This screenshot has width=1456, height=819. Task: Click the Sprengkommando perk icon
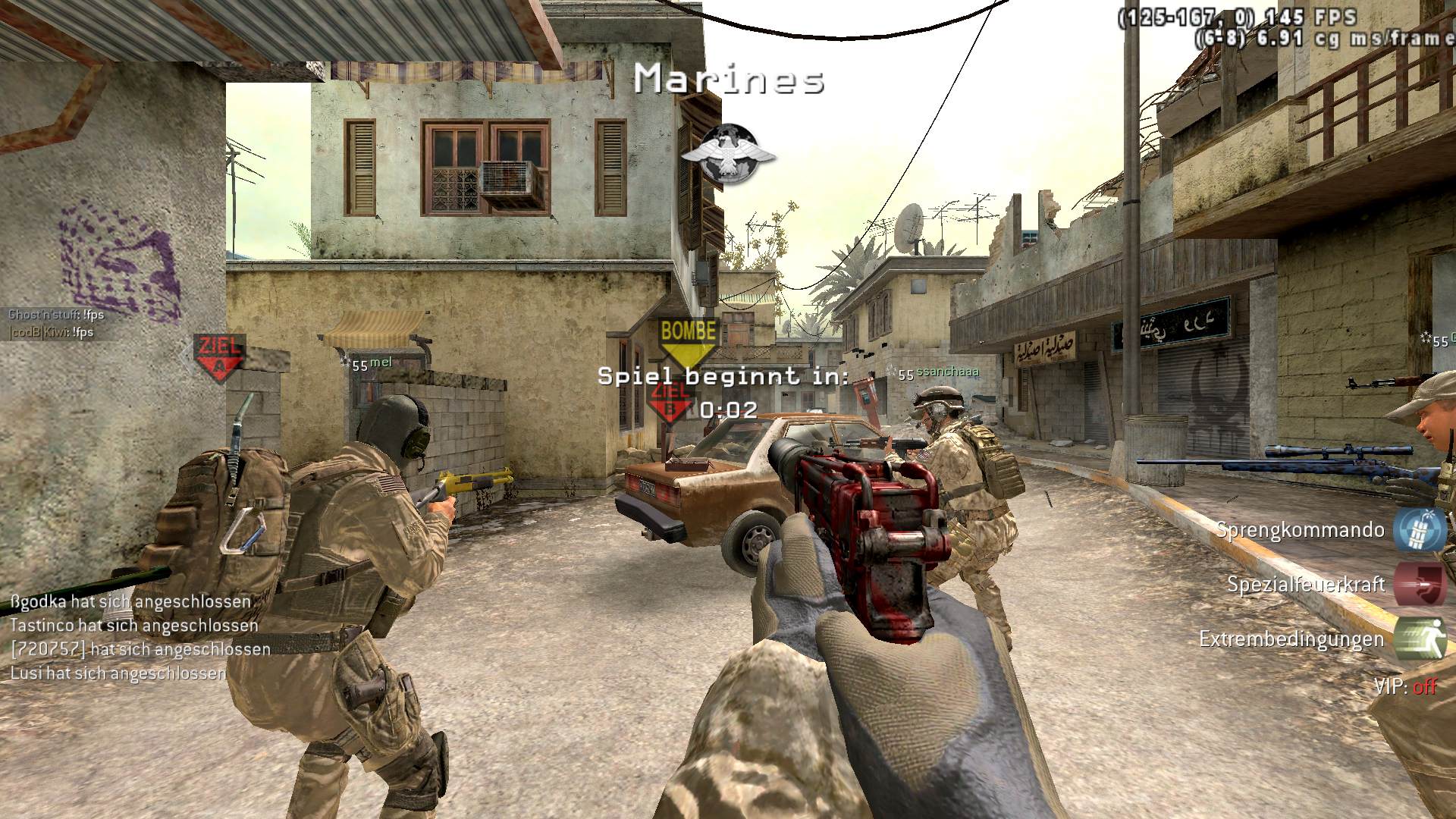(1420, 529)
